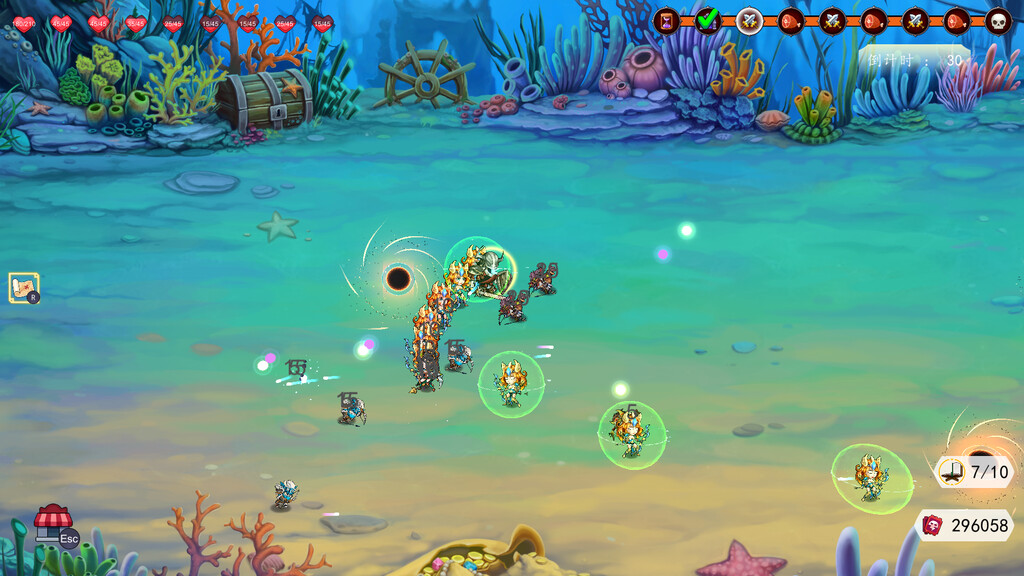The width and height of the screenshot is (1024, 576).
Task: Select the hourglass stage marker
Action: click(x=666, y=20)
